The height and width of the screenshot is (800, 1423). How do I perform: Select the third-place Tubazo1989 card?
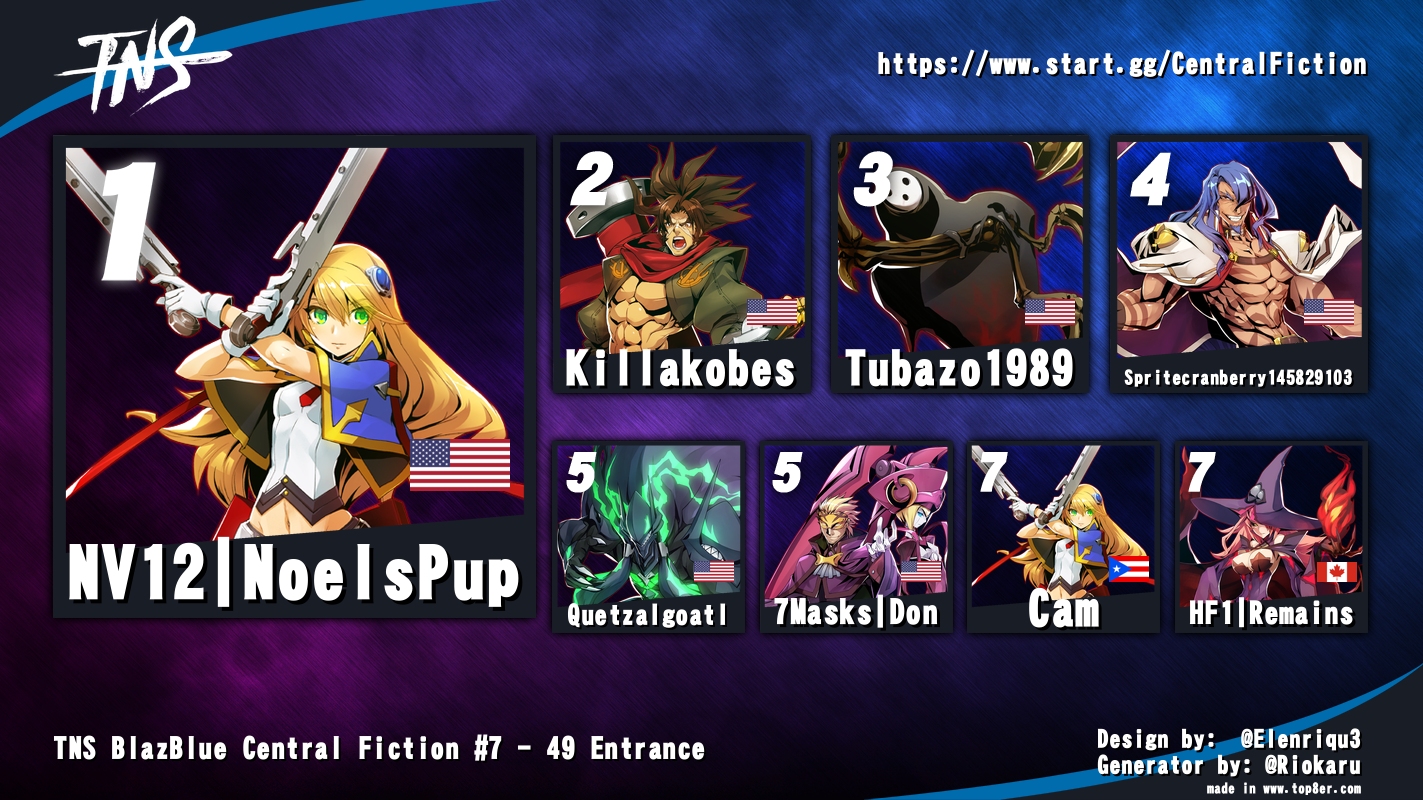(960, 265)
